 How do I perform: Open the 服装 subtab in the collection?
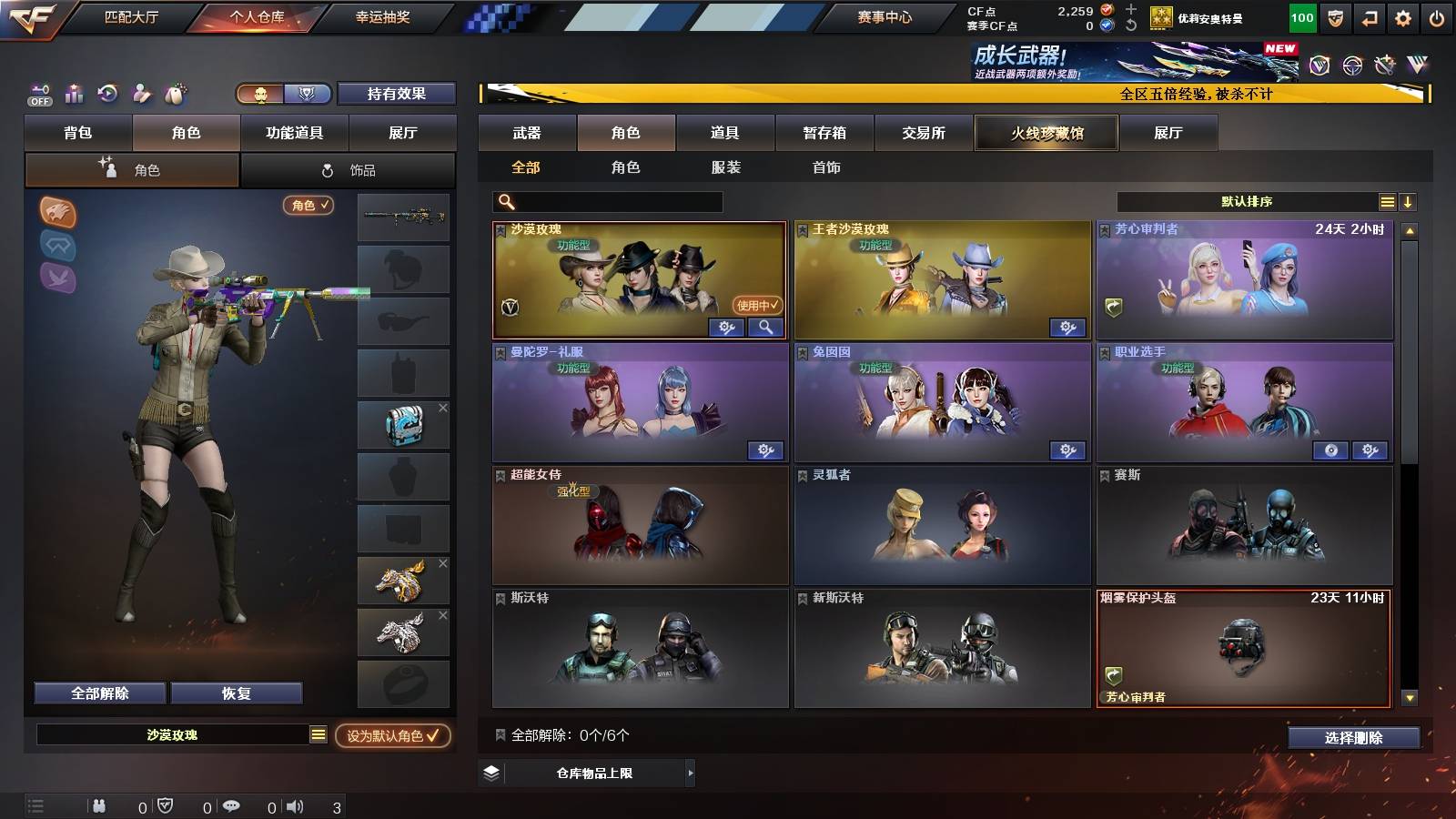(x=726, y=167)
